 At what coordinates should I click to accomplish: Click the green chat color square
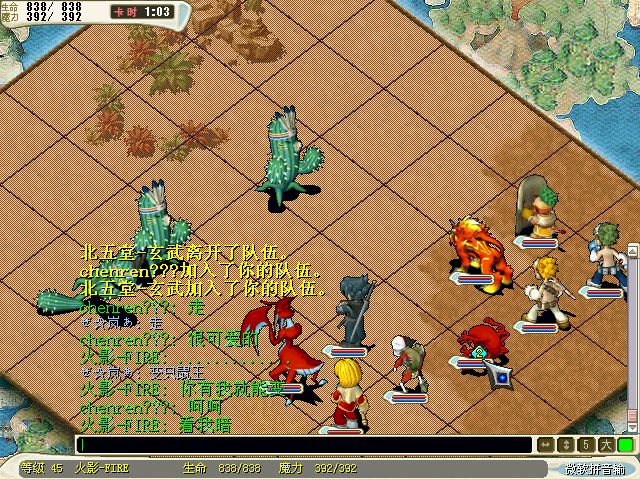point(625,445)
